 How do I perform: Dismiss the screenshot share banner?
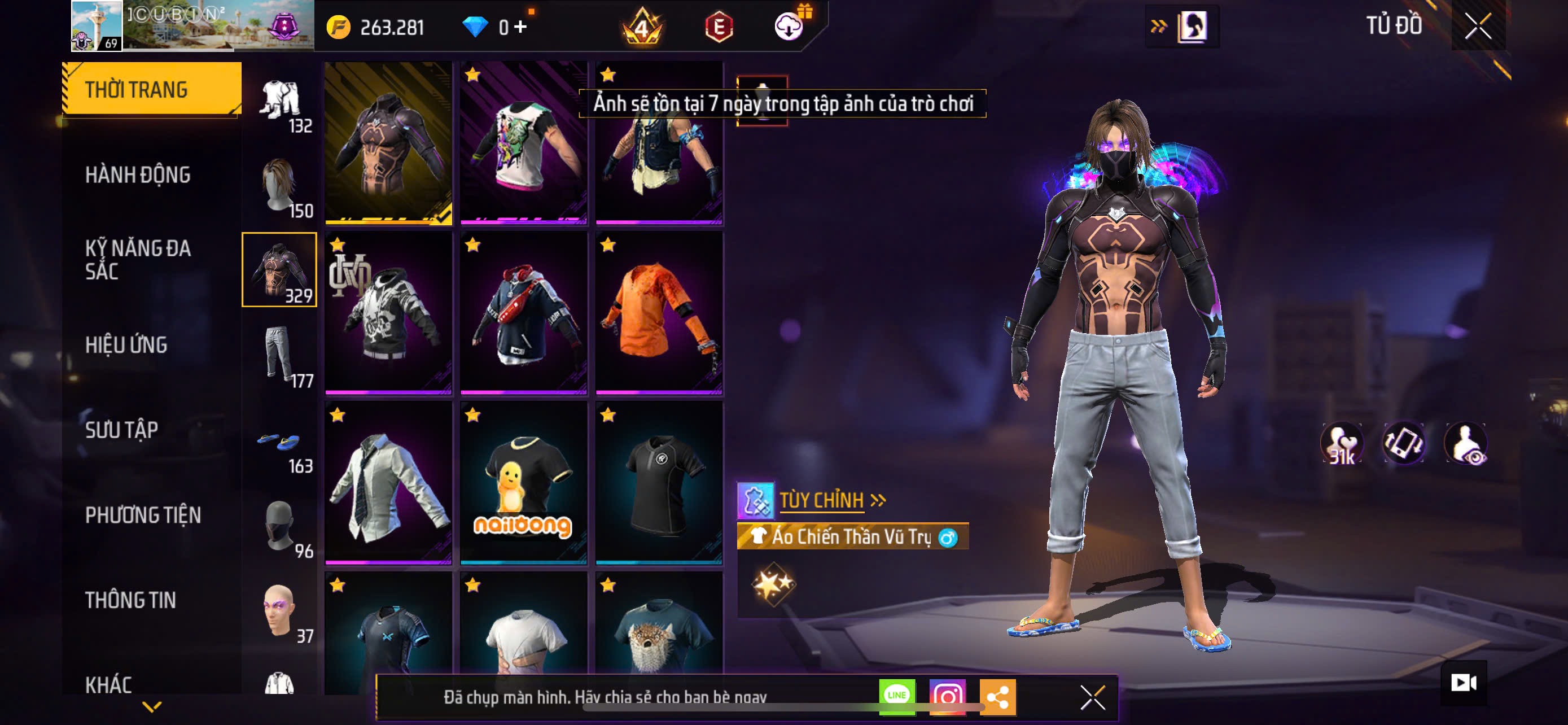(x=1092, y=697)
